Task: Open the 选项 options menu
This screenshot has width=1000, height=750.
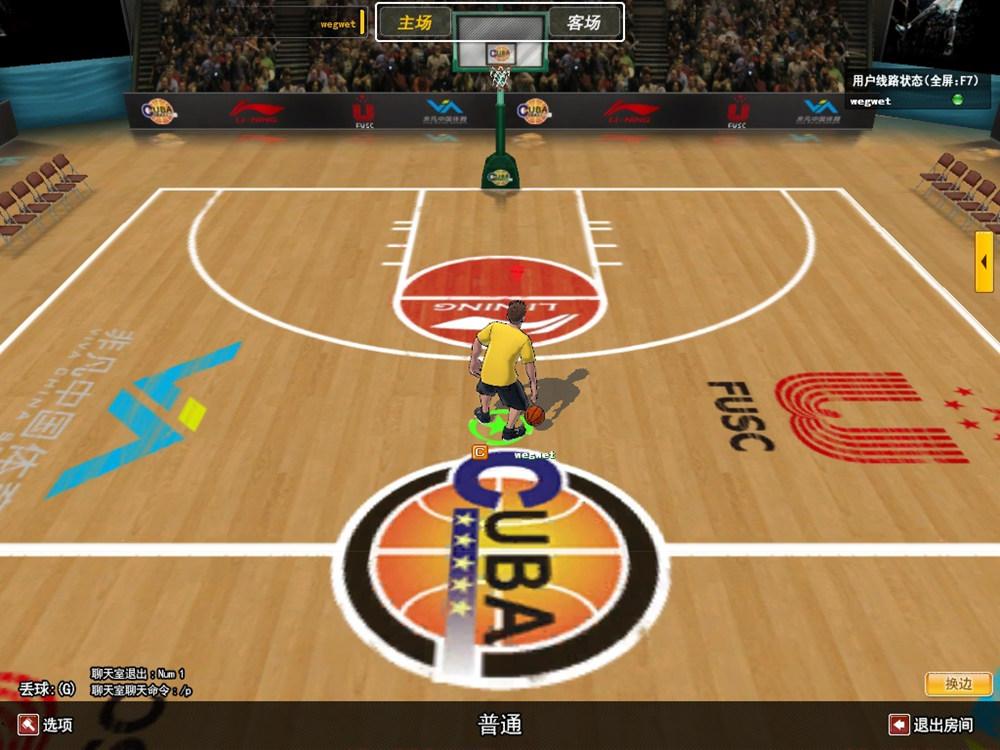Action: pos(45,725)
